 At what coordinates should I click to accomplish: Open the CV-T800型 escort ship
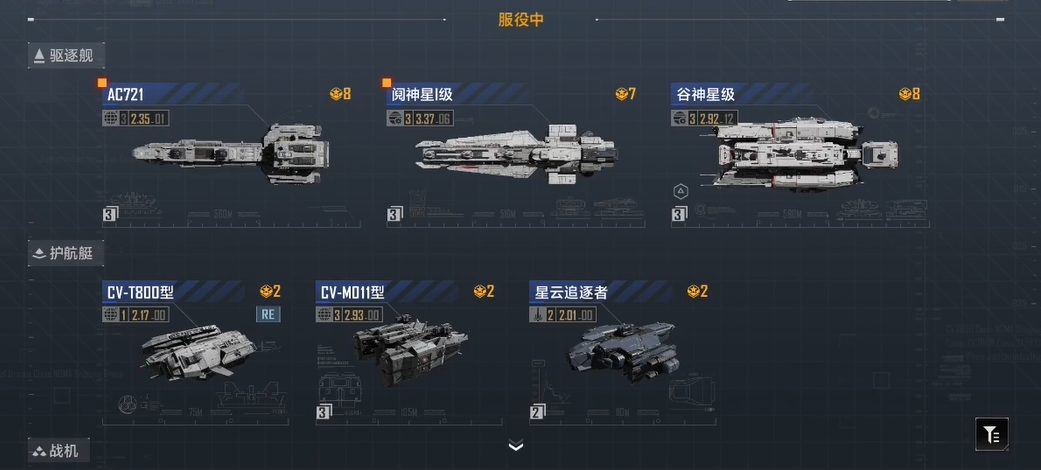coord(192,352)
